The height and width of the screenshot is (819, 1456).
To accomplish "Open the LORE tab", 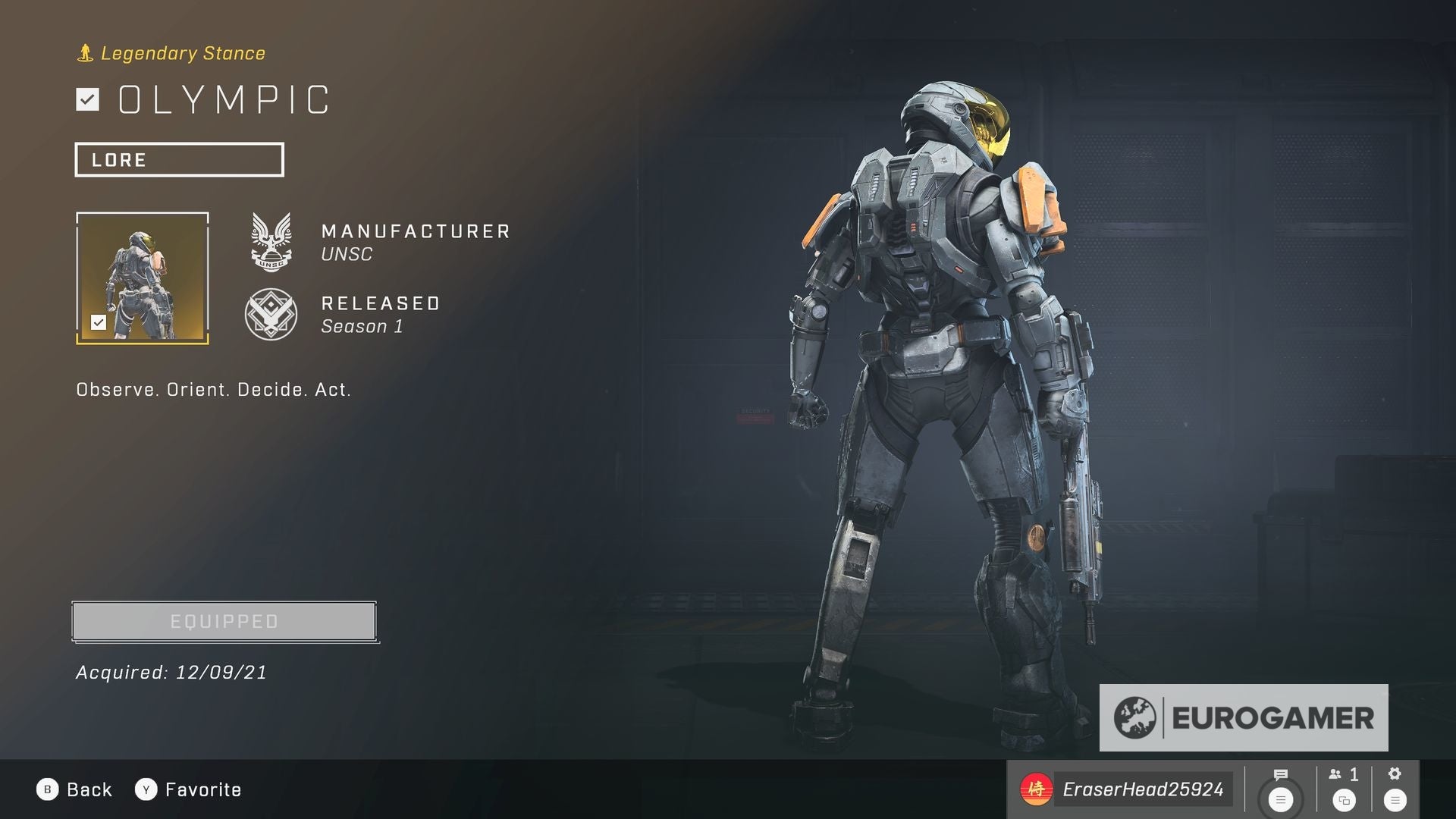I will pos(179,159).
